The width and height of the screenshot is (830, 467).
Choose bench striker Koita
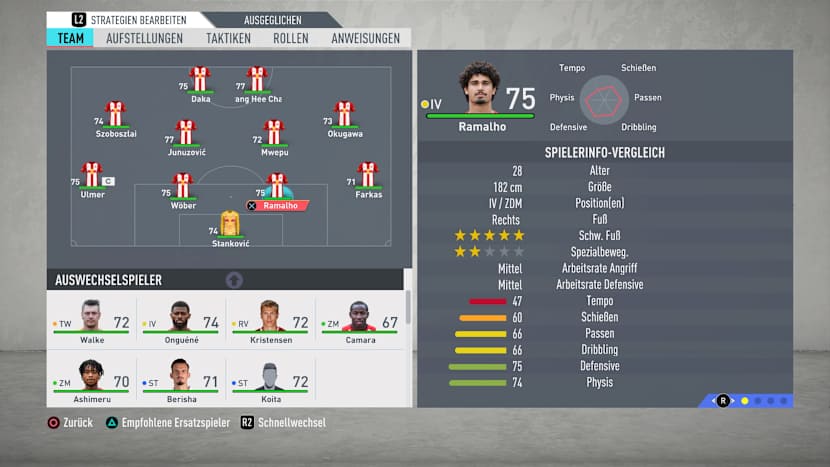click(270, 380)
